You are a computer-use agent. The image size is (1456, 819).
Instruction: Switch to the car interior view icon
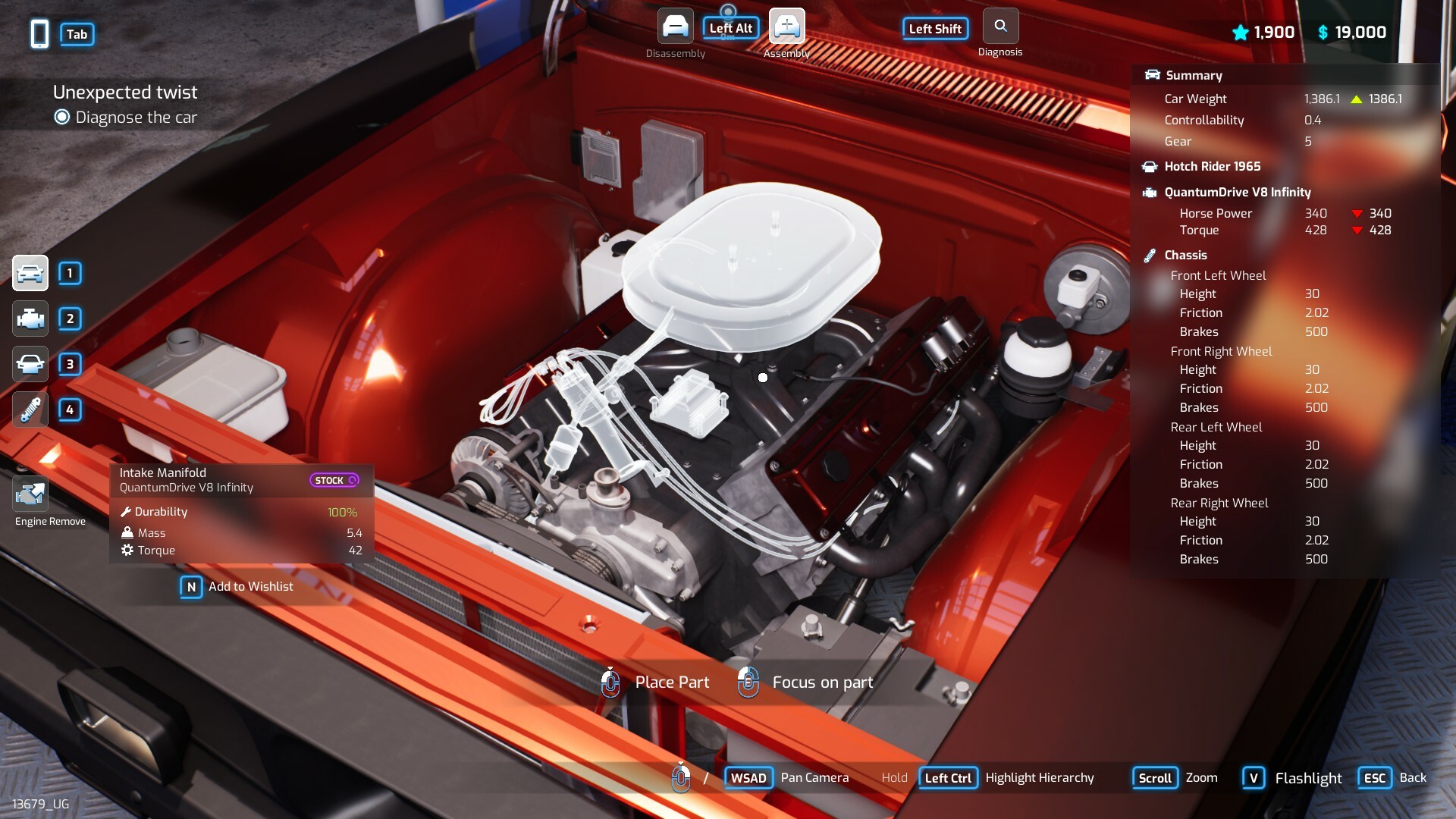(x=30, y=364)
